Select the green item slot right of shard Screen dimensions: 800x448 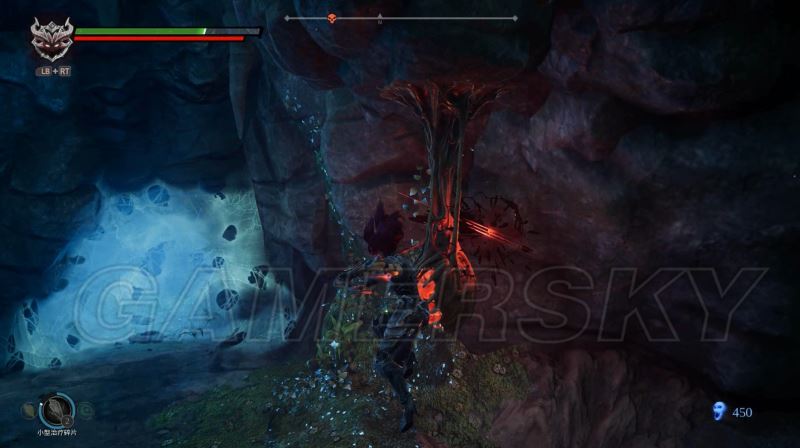pyautogui.click(x=85, y=409)
